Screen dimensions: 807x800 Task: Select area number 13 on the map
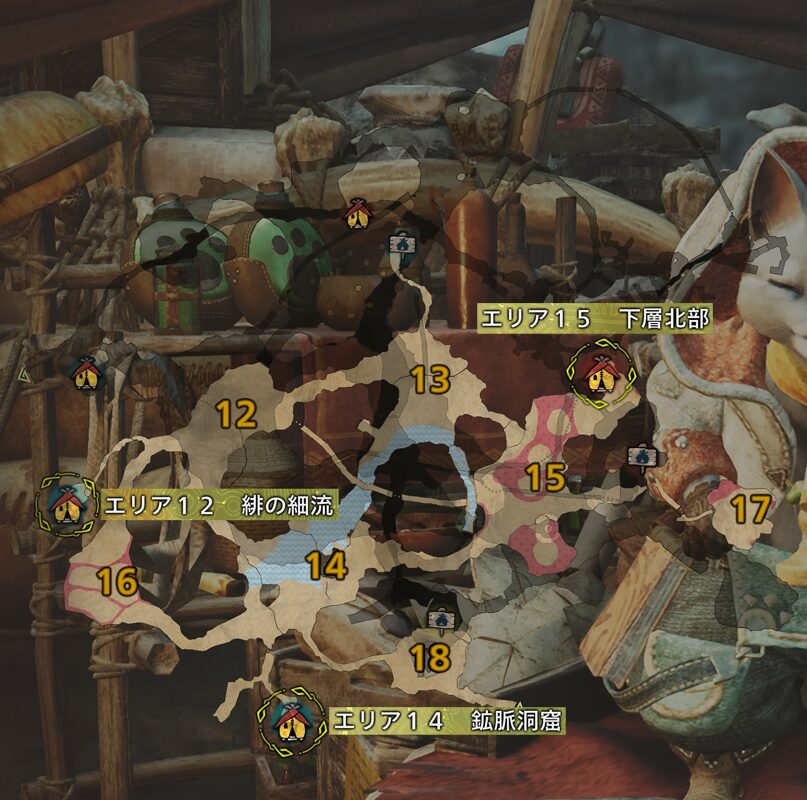(x=430, y=380)
